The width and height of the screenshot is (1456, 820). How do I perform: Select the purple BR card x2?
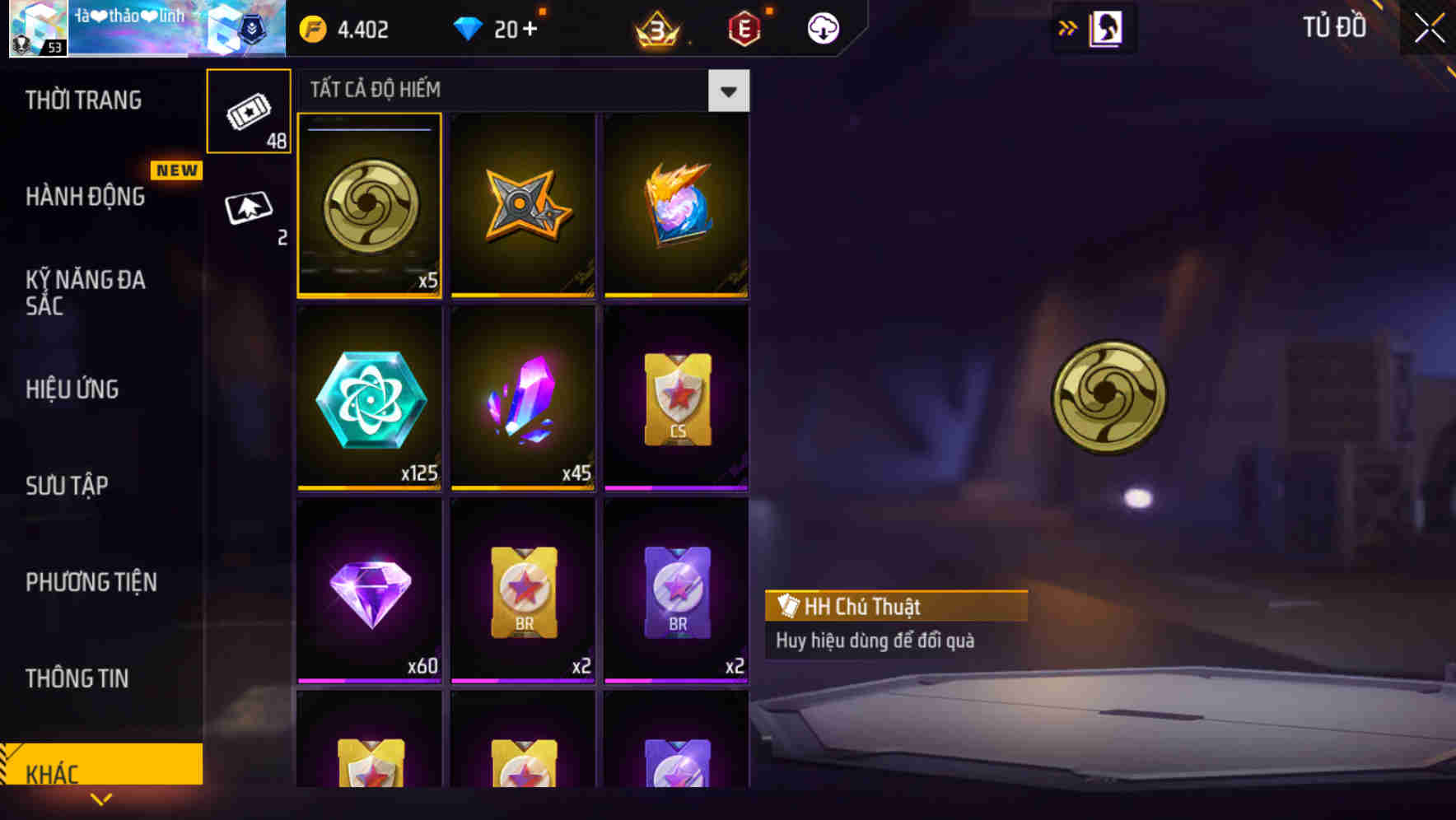675,593
